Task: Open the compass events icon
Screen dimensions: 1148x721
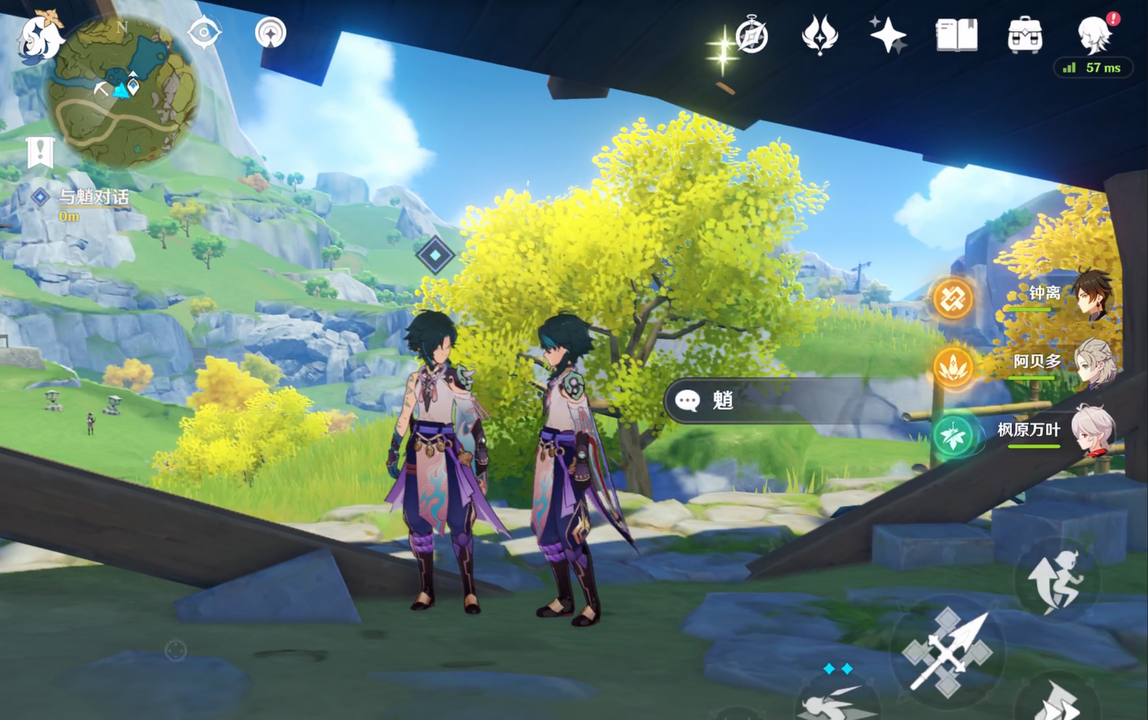Action: pyautogui.click(x=751, y=36)
